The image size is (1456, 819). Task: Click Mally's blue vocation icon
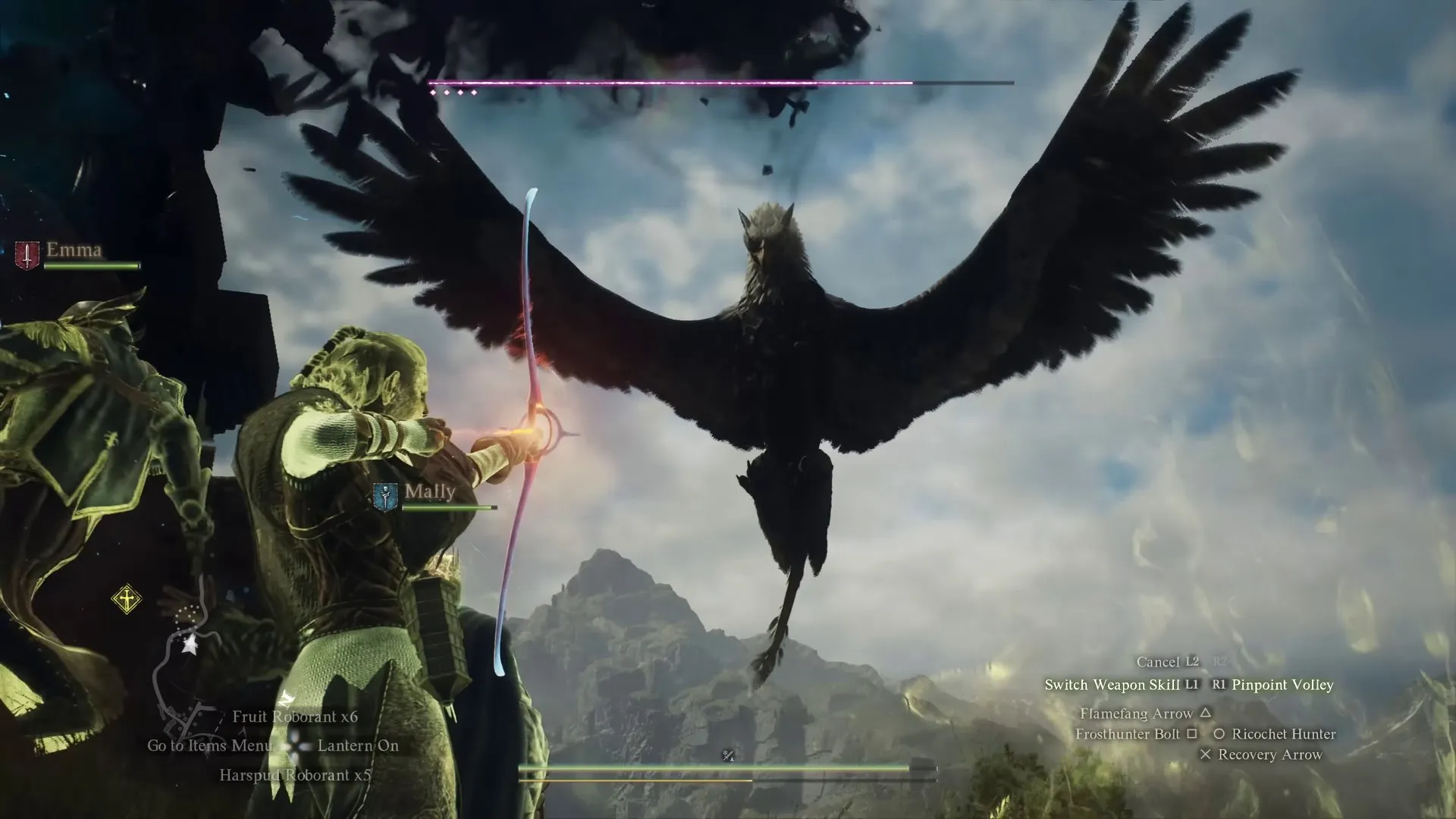coord(386,497)
